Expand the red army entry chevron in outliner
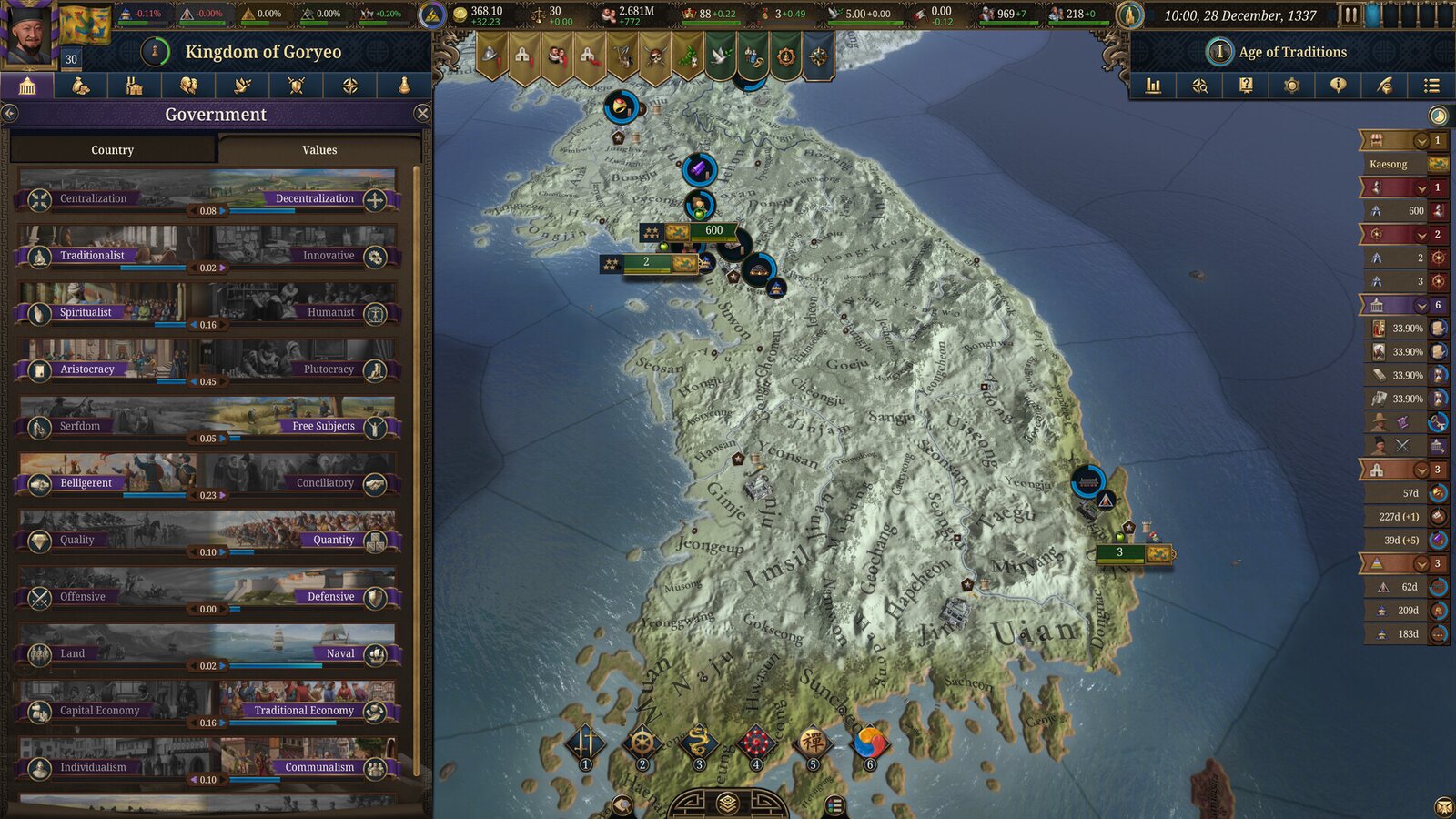Viewport: 1456px width, 819px height. point(1421,188)
